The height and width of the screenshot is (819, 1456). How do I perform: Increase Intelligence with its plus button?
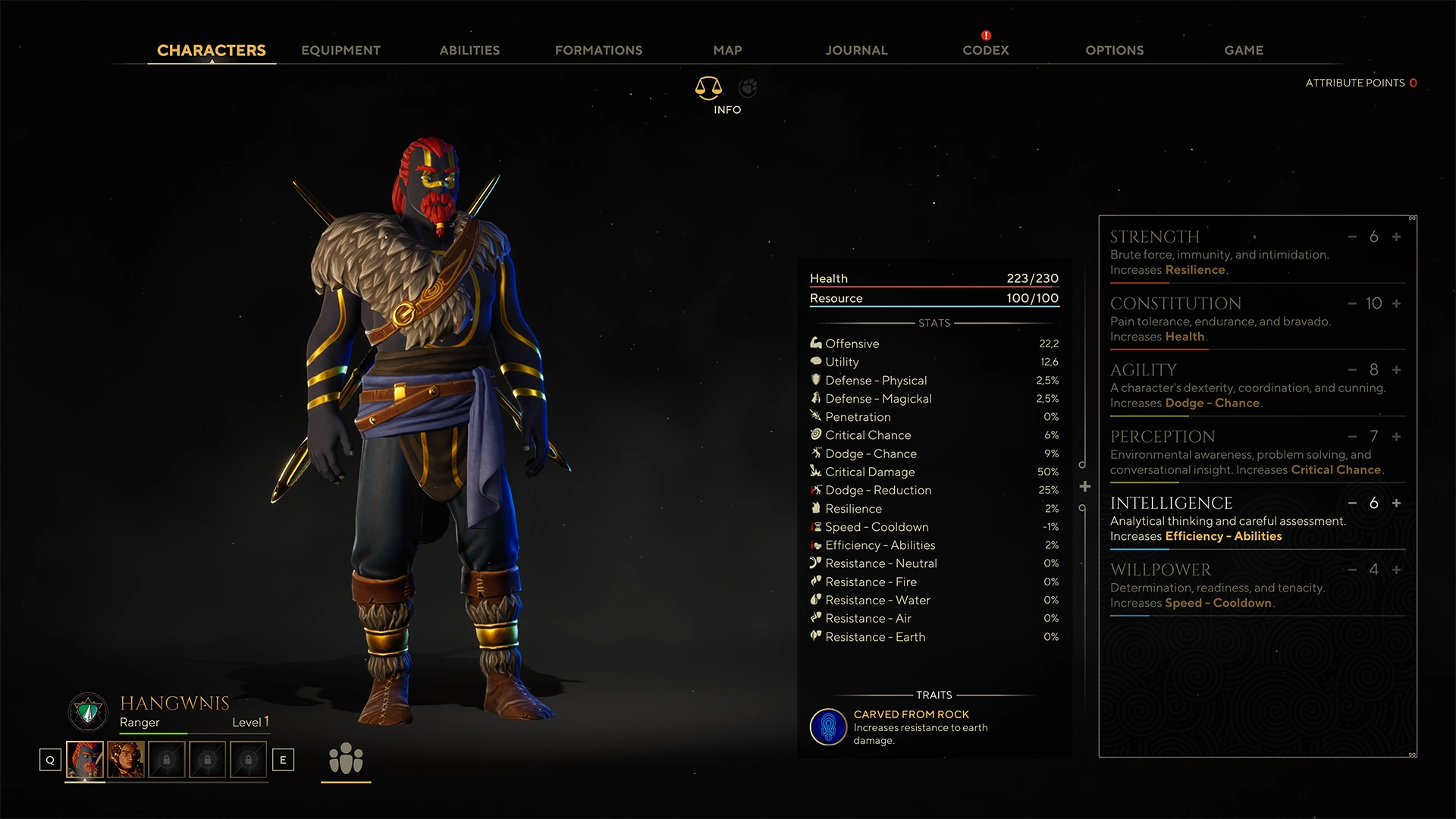(x=1395, y=503)
